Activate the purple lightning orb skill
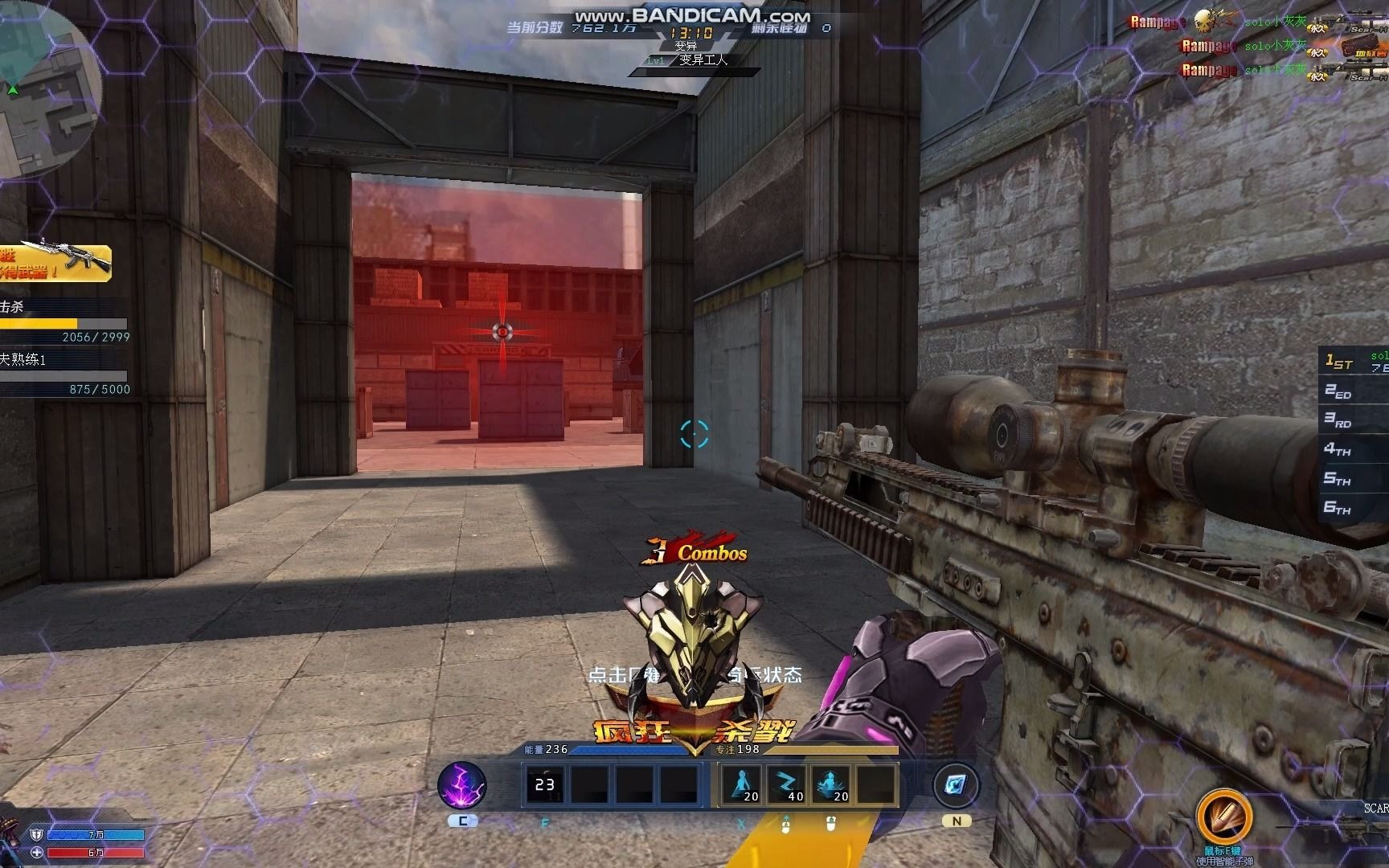Viewport: 1389px width, 868px height. point(461,785)
